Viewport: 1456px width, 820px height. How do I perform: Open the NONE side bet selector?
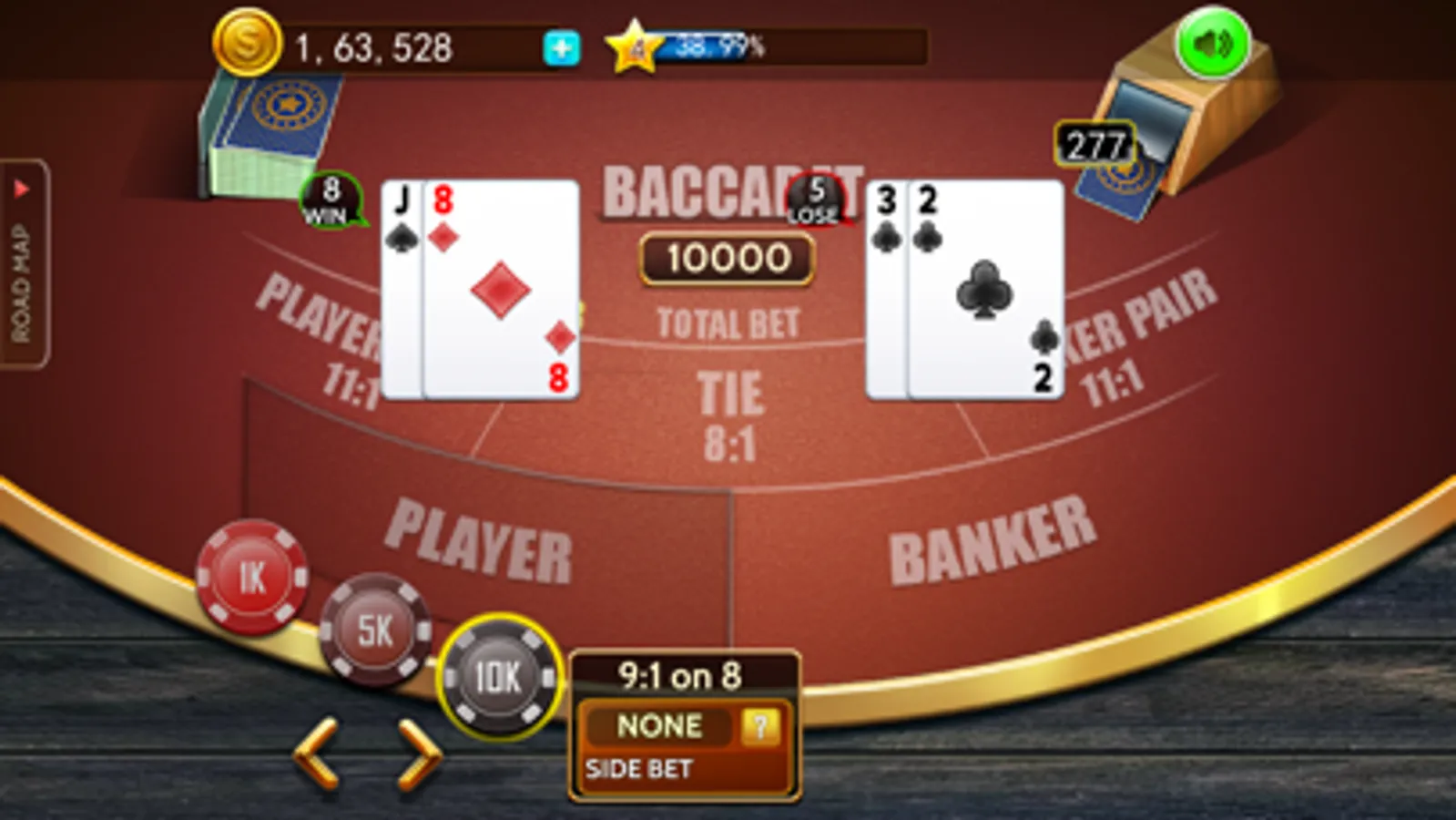pos(659,726)
